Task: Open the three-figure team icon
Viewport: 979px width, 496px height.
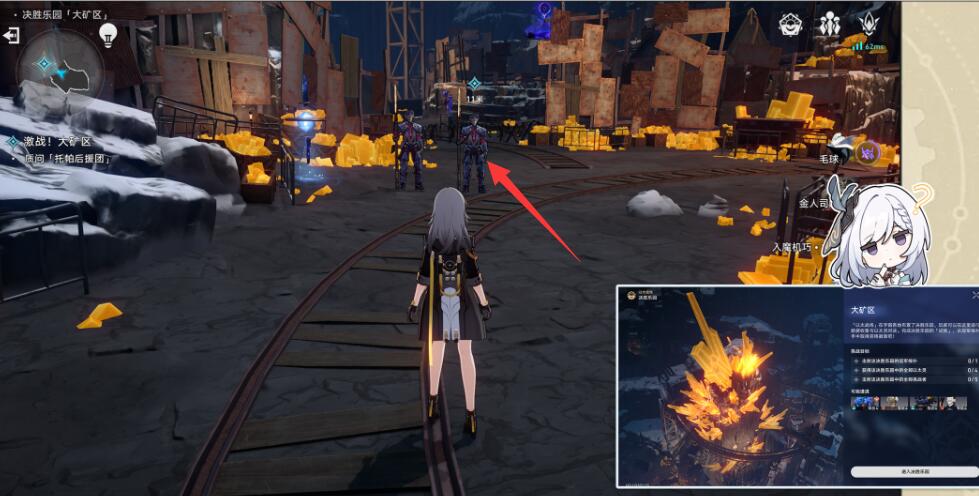Action: [x=829, y=24]
